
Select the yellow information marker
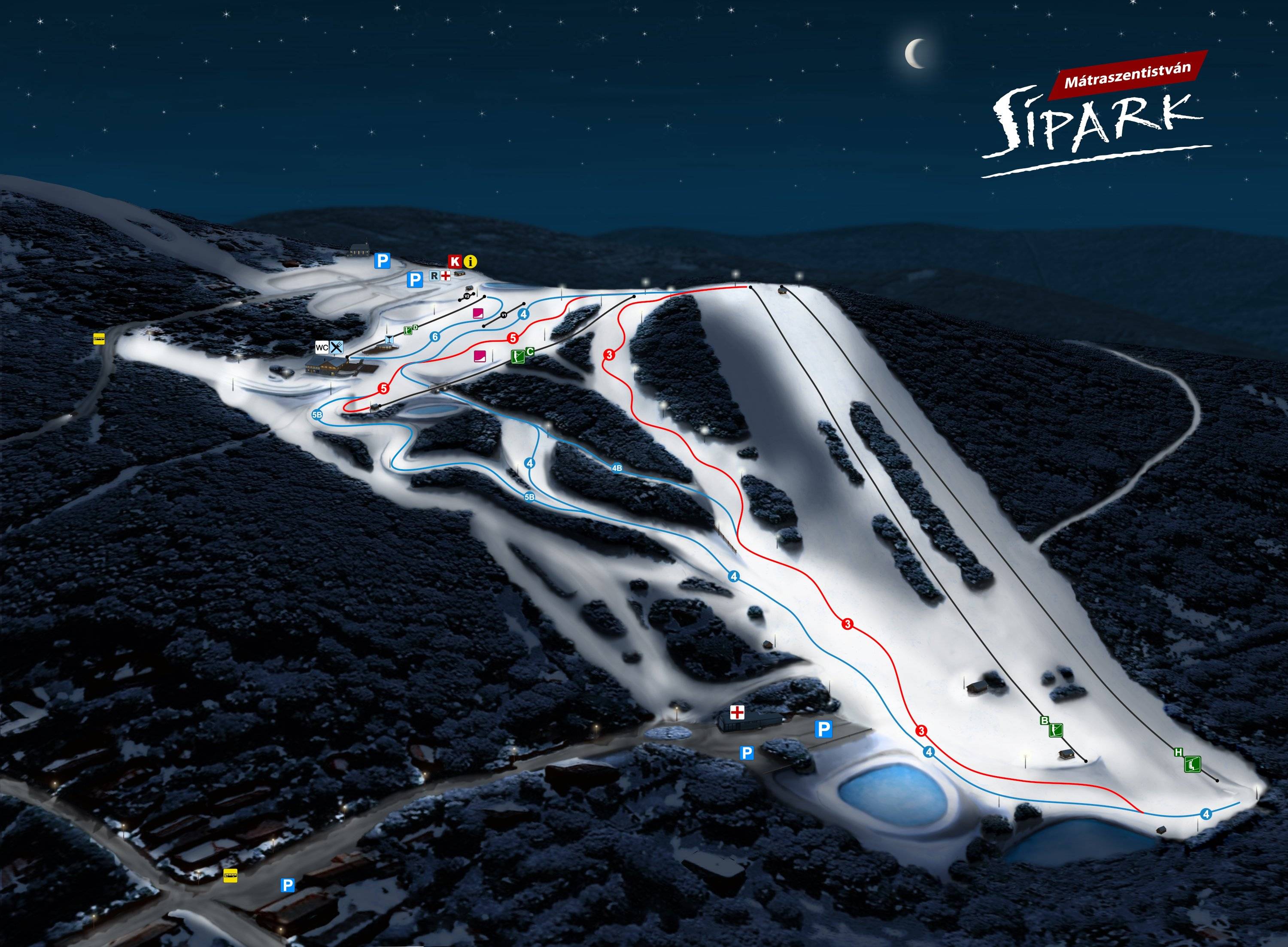[470, 262]
